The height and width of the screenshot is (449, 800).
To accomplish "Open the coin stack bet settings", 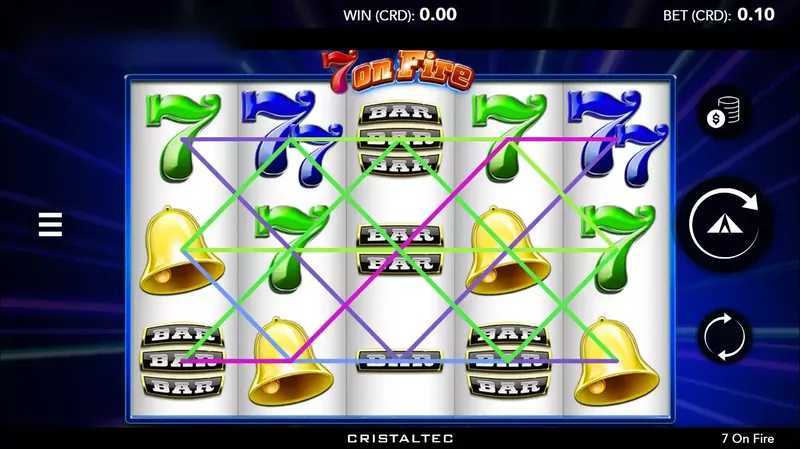I will [x=725, y=115].
